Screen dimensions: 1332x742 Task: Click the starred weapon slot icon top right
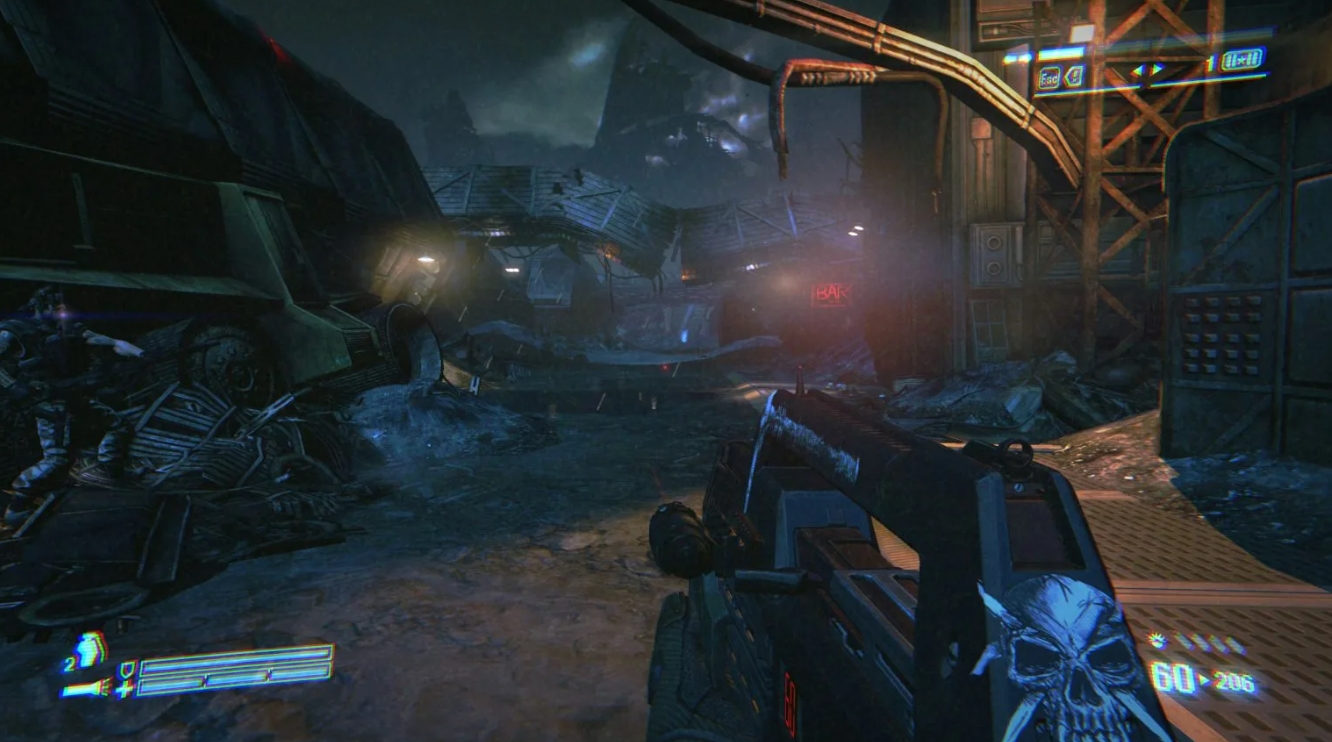tap(1242, 60)
